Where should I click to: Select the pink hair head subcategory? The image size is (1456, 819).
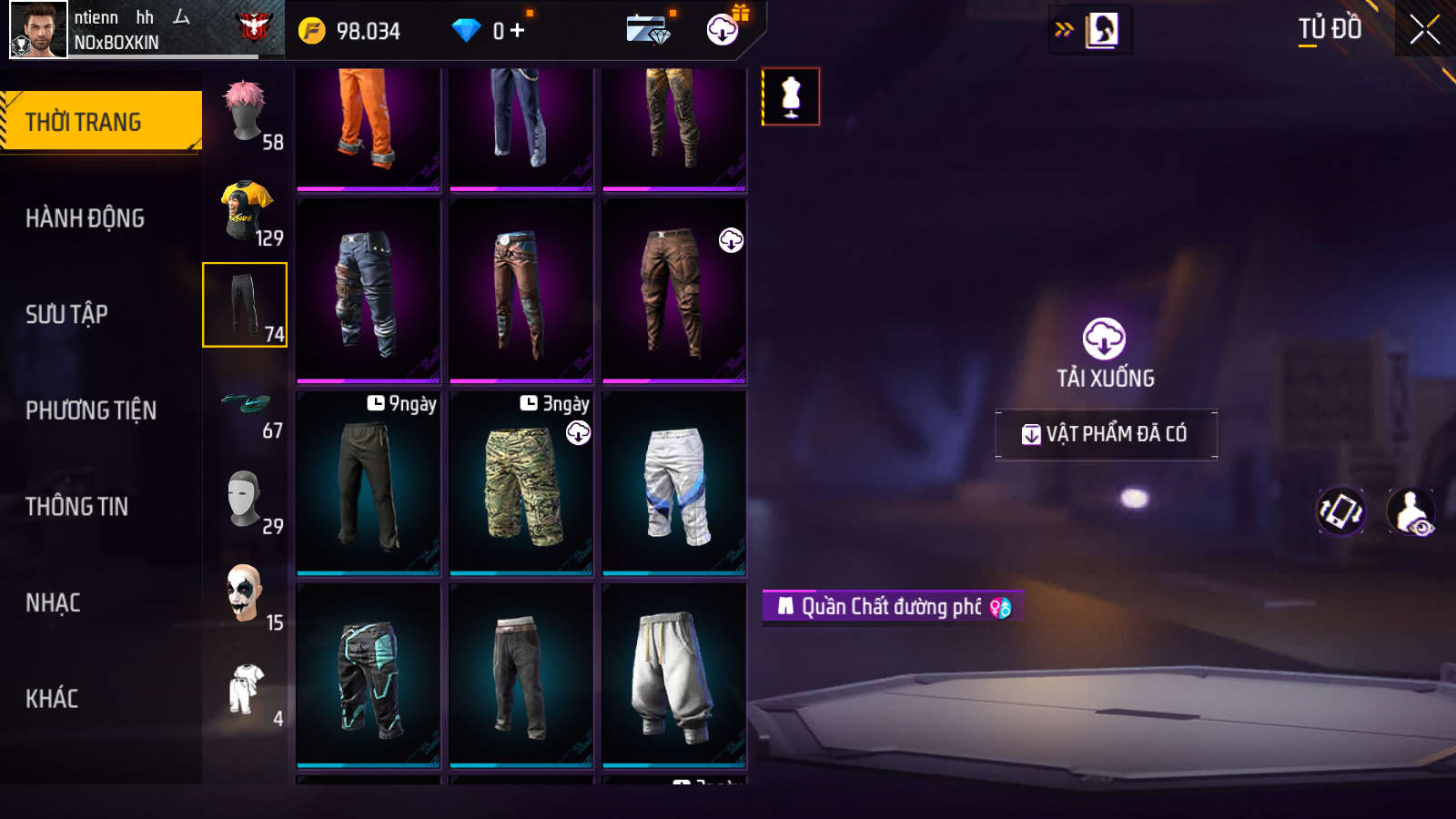click(x=245, y=112)
